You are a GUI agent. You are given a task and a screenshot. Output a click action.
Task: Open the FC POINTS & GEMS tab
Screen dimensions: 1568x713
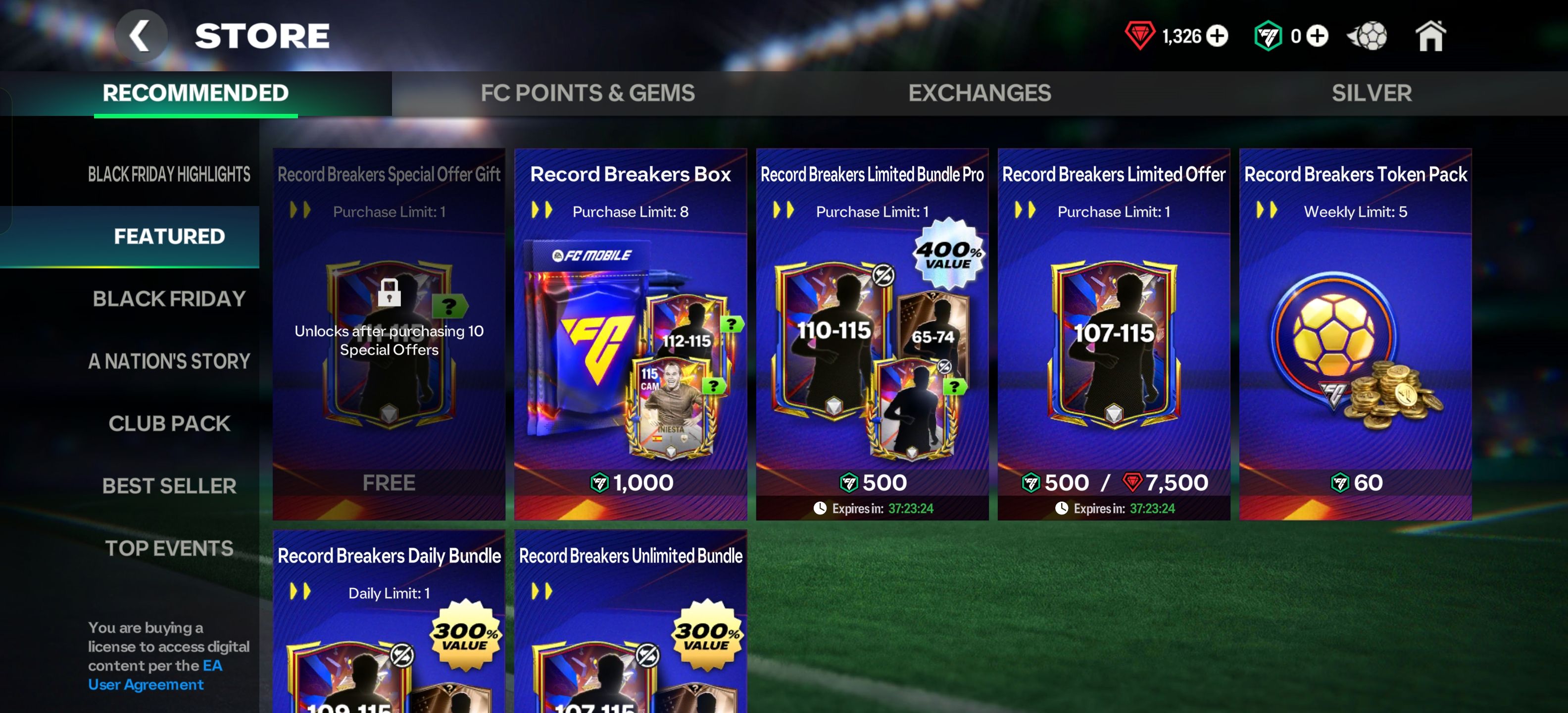tap(587, 93)
